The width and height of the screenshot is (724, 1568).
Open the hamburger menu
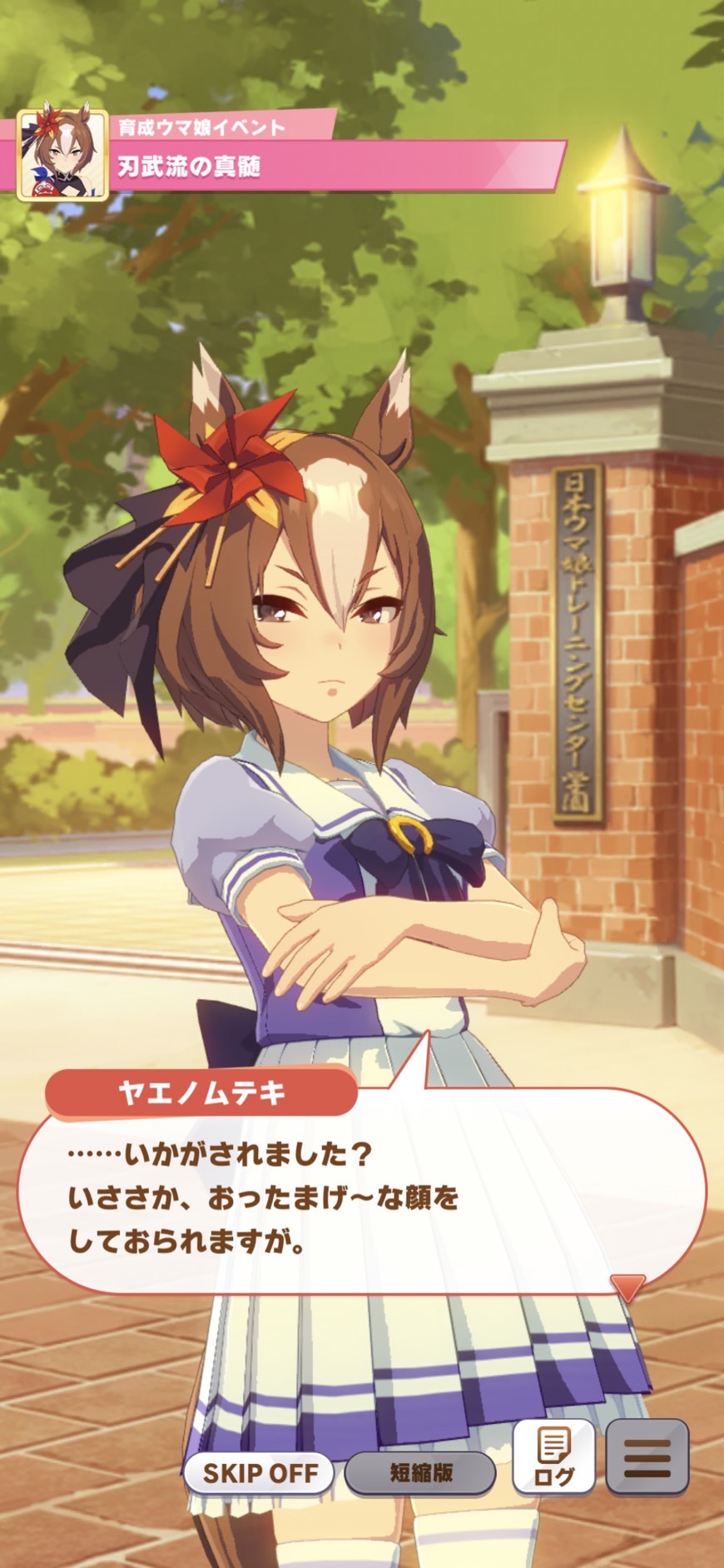[647, 1456]
